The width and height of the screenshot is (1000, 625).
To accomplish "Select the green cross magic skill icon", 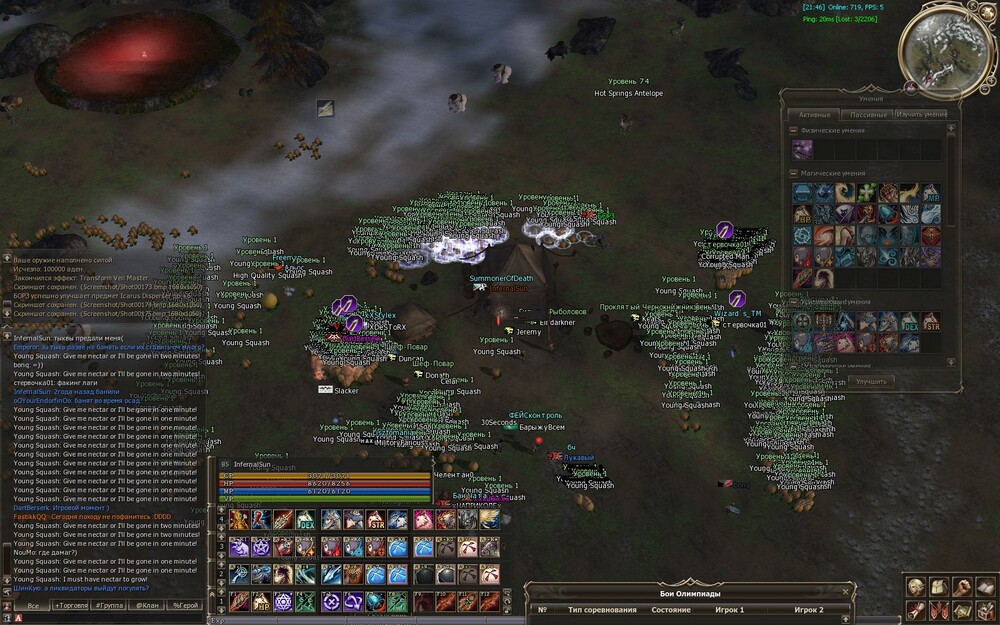I will (865, 192).
